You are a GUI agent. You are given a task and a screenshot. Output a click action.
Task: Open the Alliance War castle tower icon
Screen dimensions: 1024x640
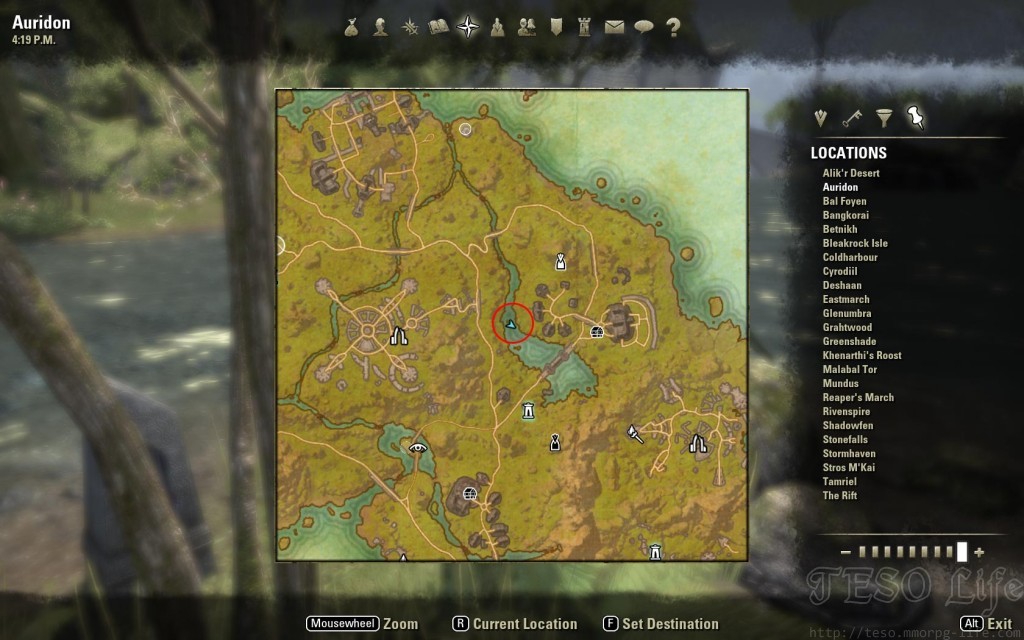585,28
